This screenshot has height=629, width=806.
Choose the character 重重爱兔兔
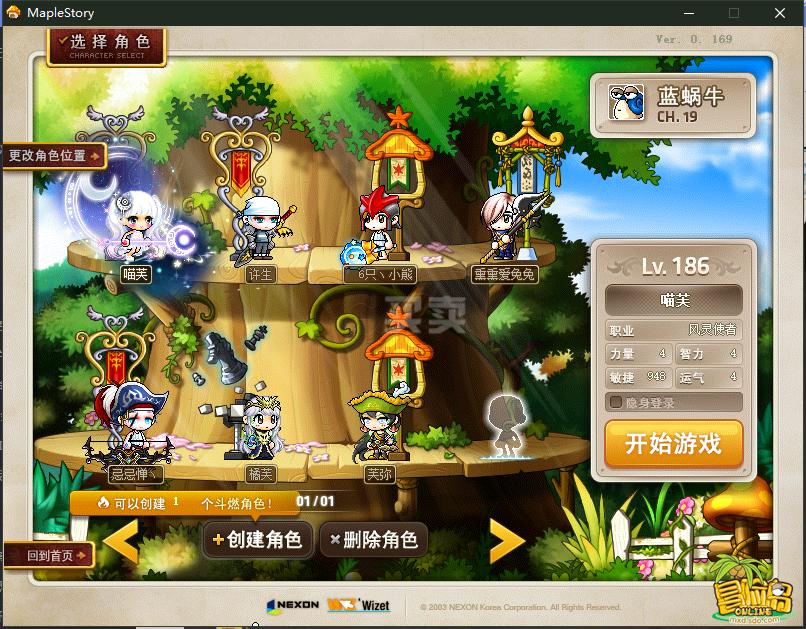[504, 225]
